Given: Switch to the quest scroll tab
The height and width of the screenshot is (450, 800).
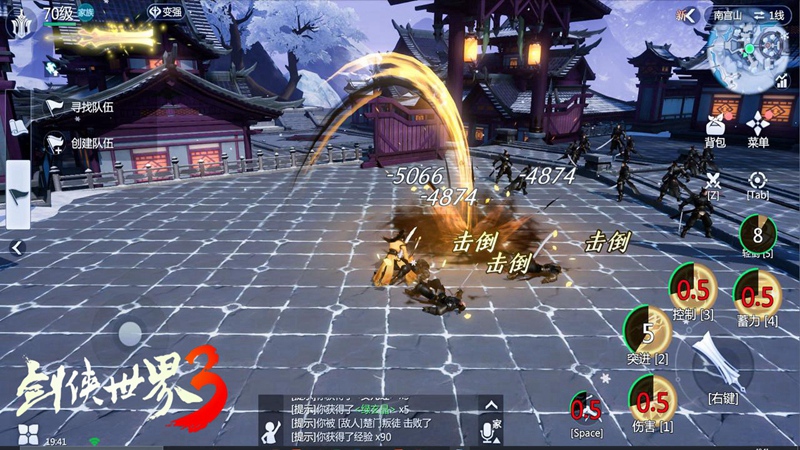Looking at the screenshot, I should [x=17, y=127].
